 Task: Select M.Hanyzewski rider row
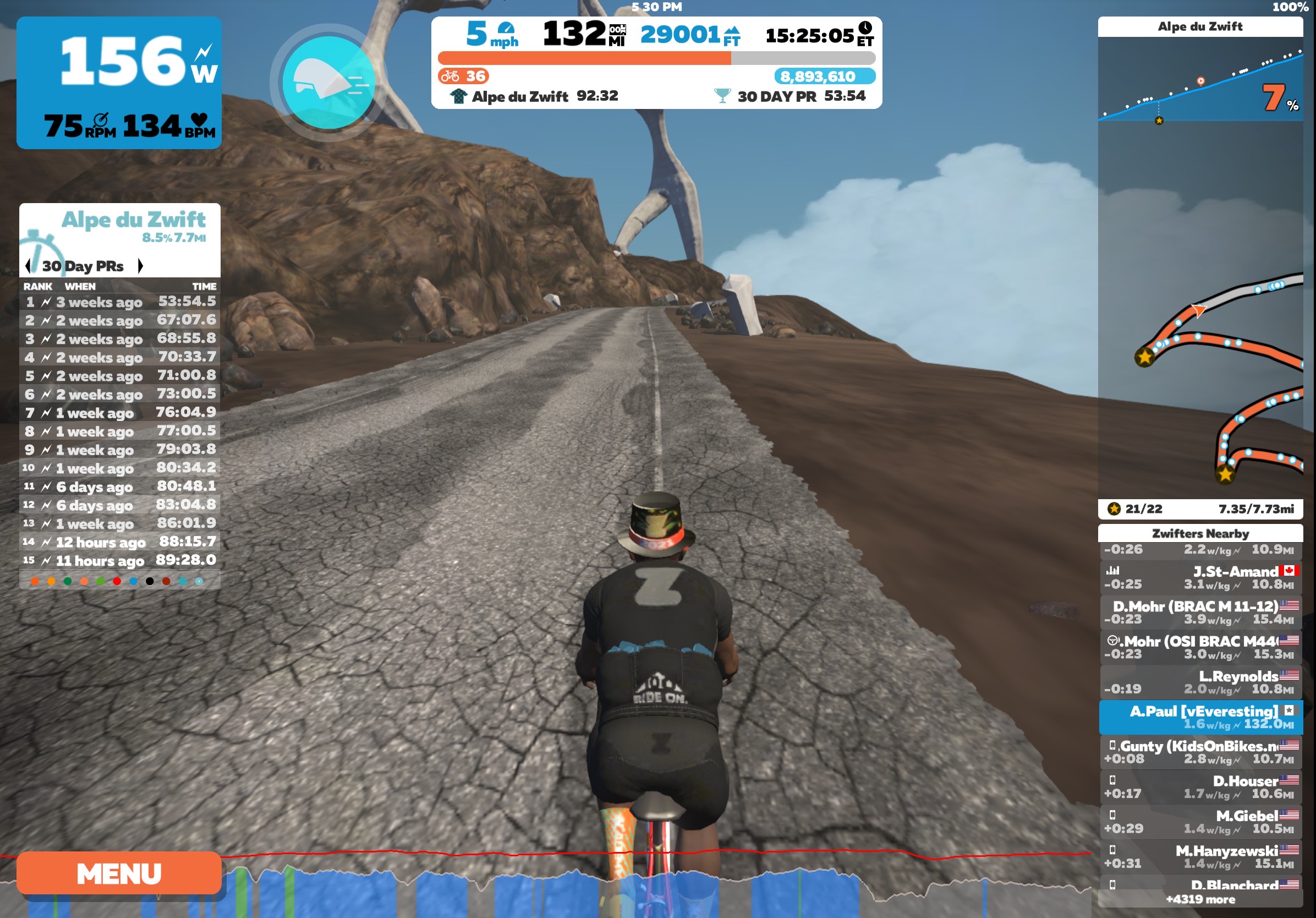pos(1200,857)
